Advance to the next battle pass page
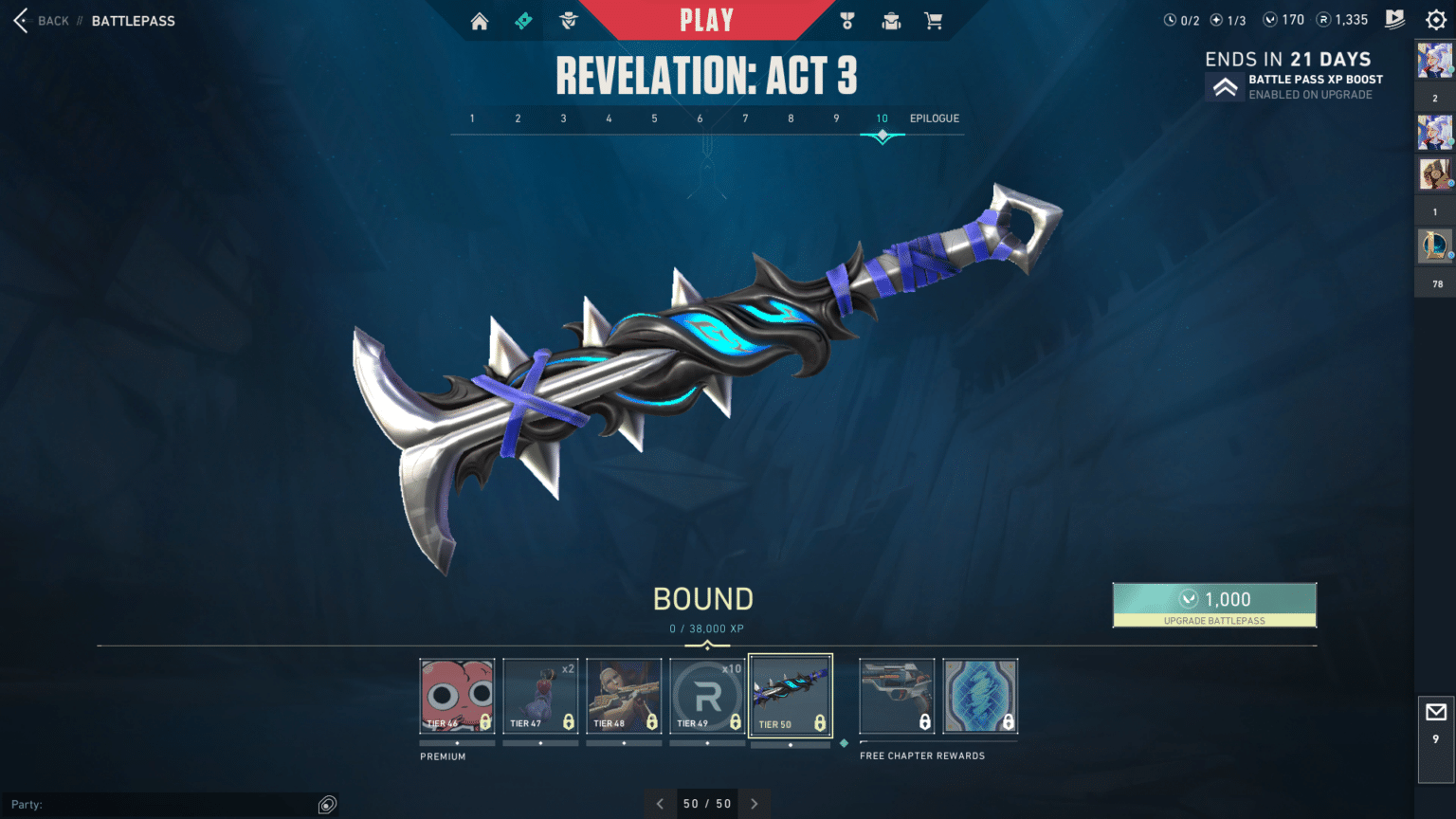Viewport: 1456px width, 819px height. pos(754,803)
